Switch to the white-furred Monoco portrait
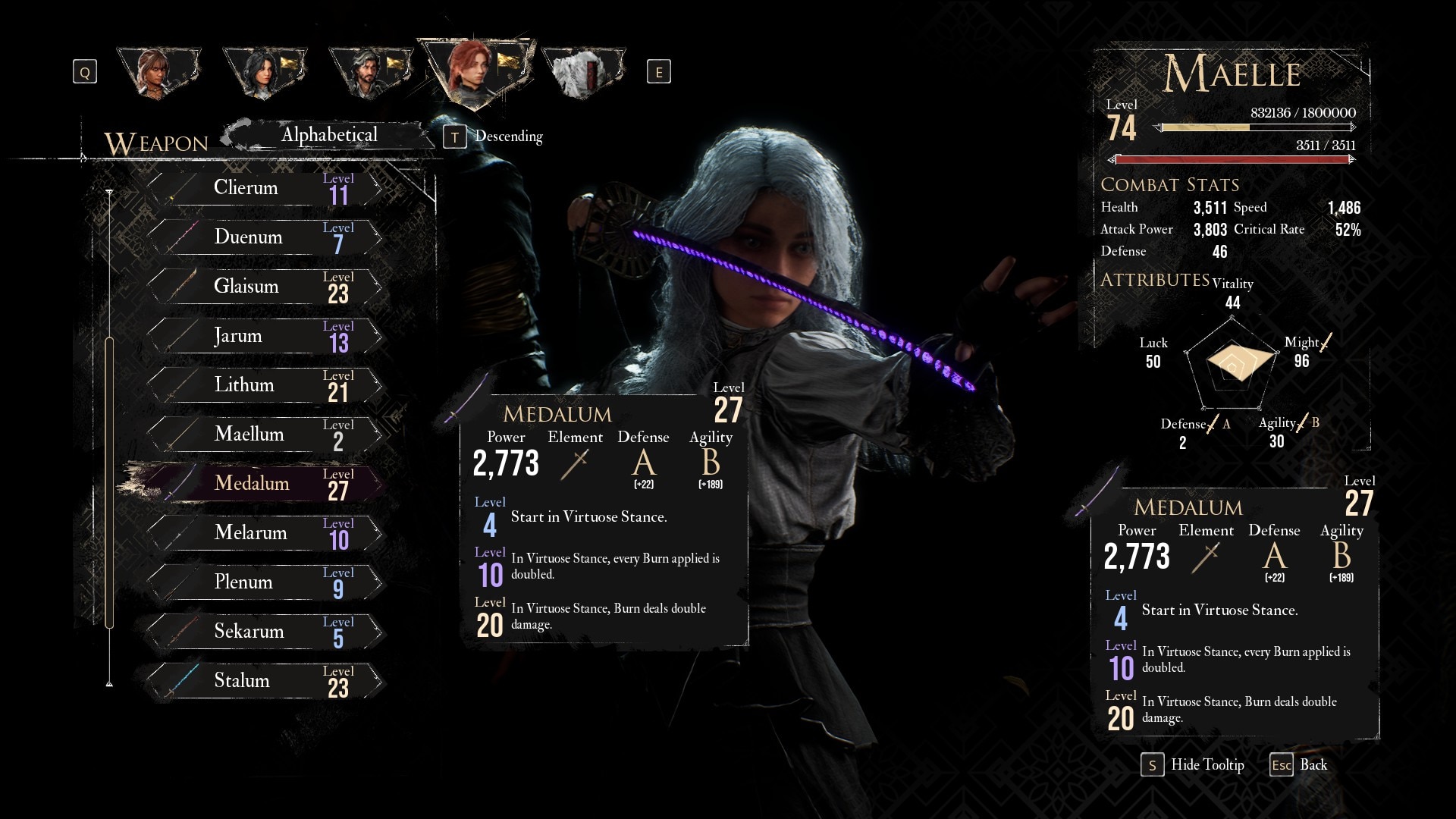The image size is (1456, 819). coord(584,73)
